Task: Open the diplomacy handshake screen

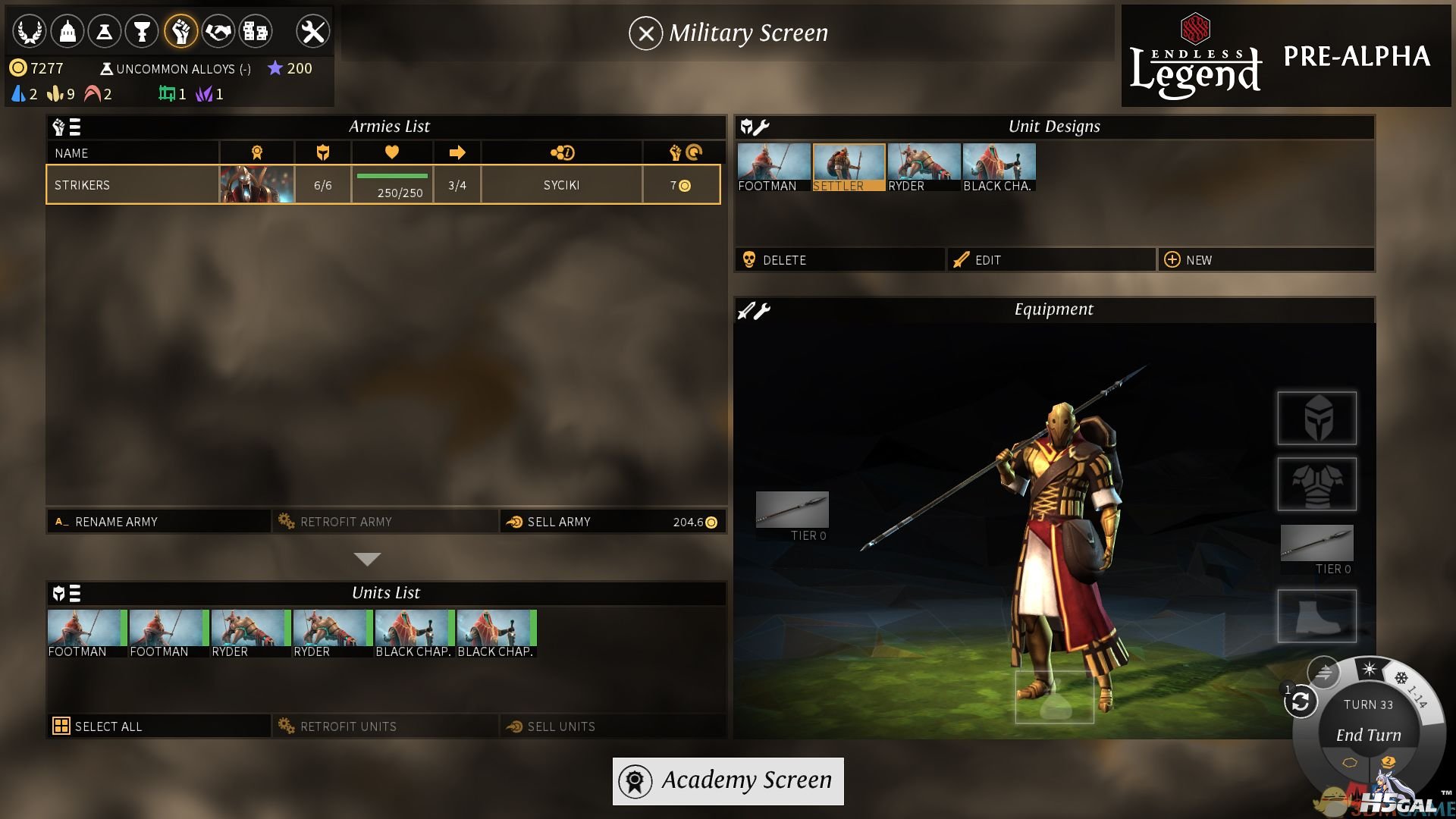Action: pyautogui.click(x=218, y=32)
